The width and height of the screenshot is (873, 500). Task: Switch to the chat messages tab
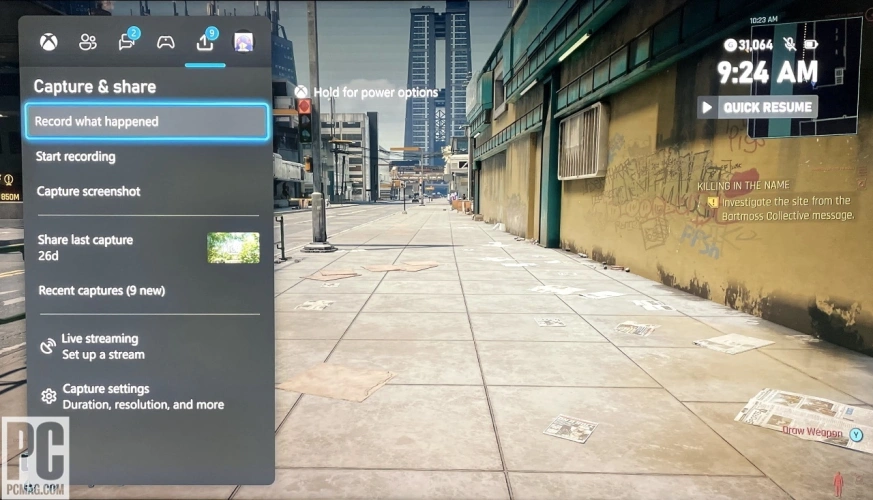pyautogui.click(x=127, y=42)
